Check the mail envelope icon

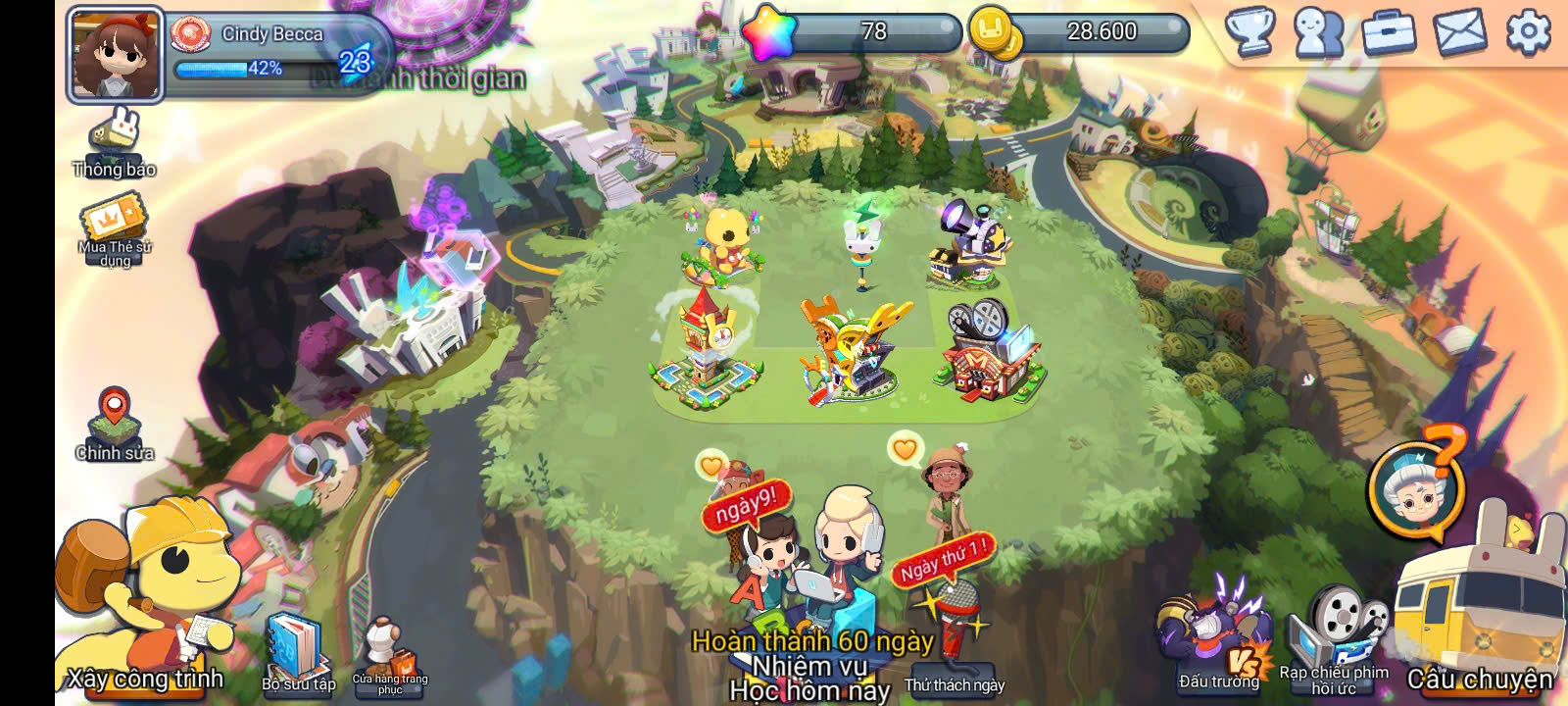[1459, 32]
